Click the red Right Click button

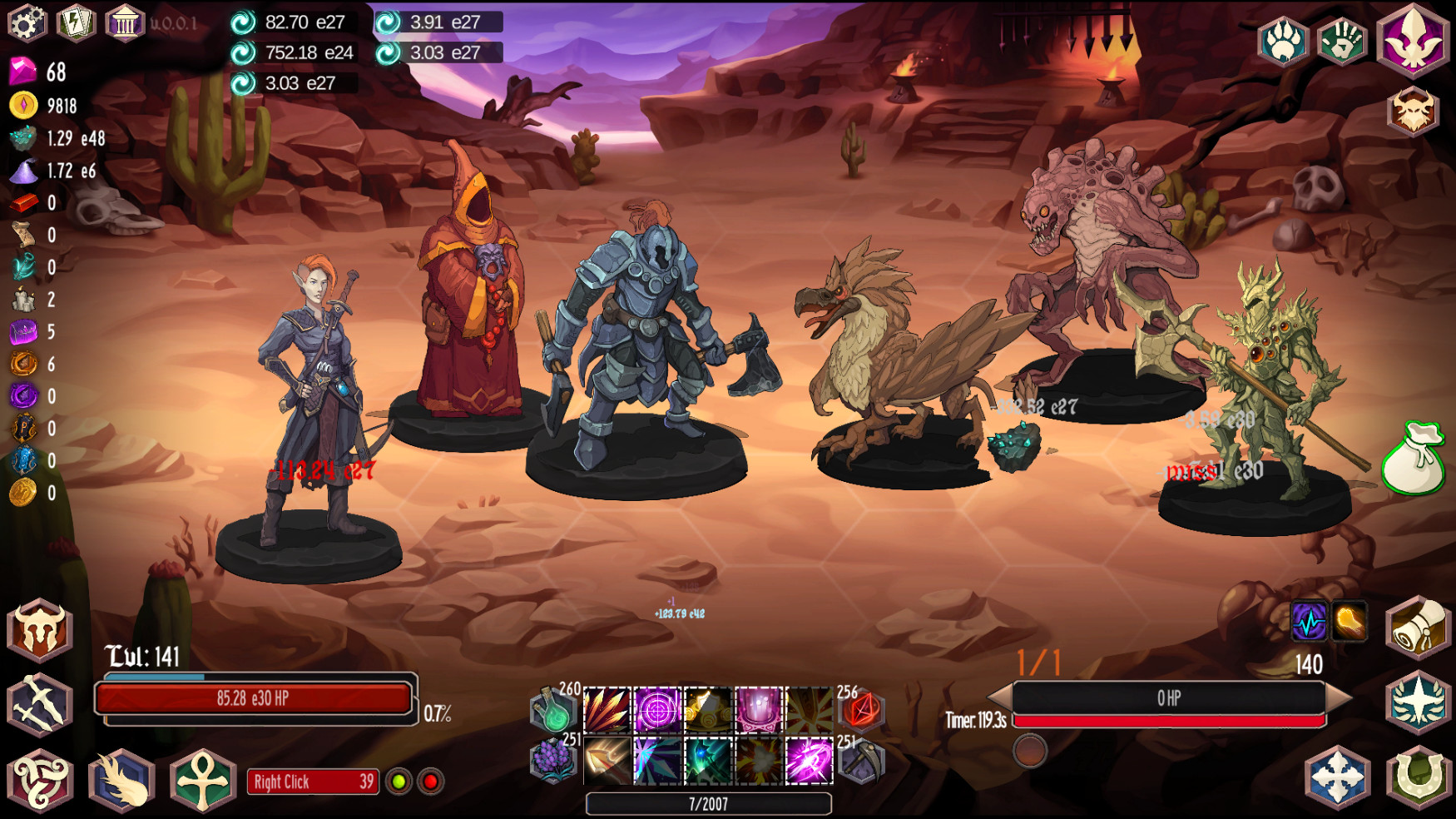pyautogui.click(x=313, y=782)
